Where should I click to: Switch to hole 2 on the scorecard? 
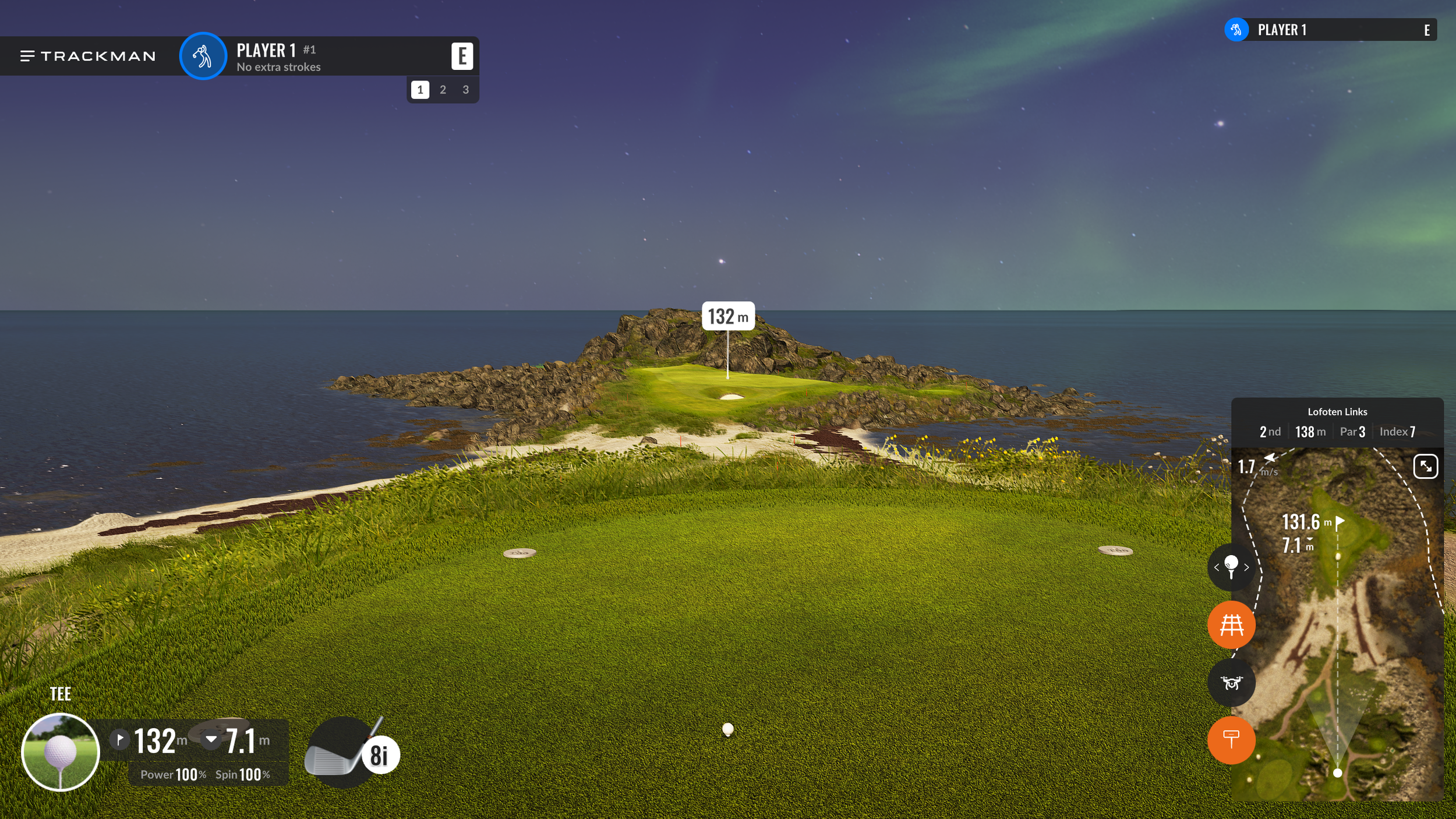click(x=443, y=90)
